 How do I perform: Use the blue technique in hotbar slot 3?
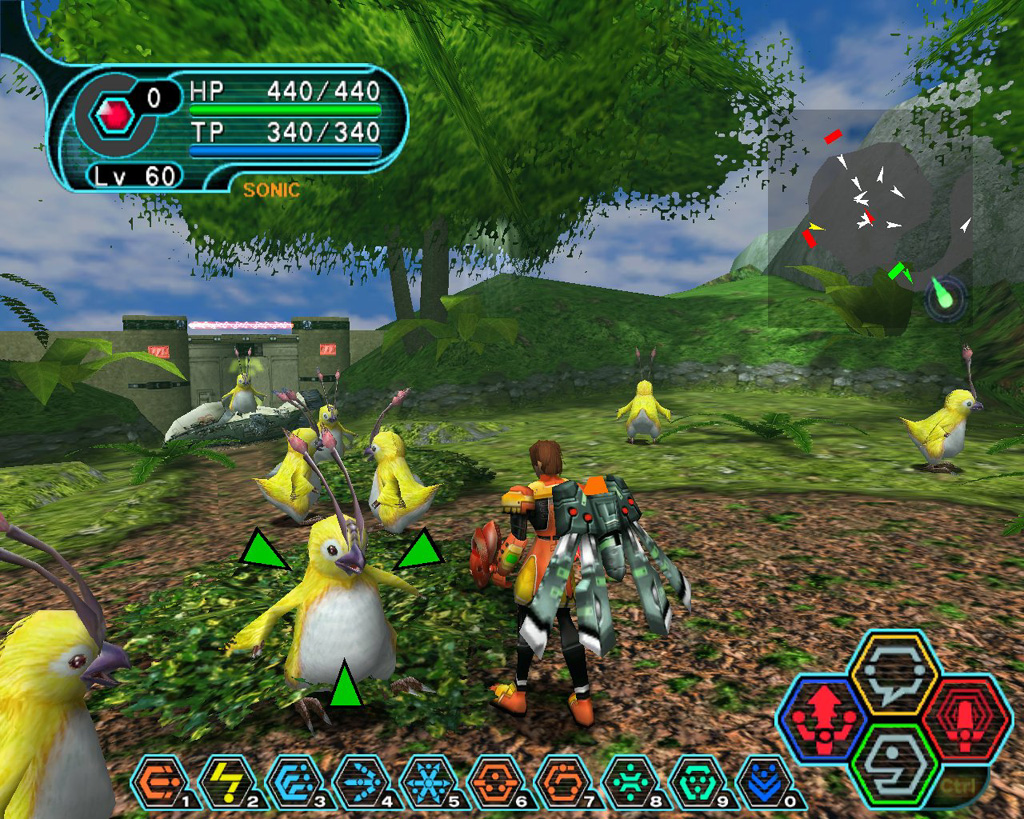click(x=293, y=781)
